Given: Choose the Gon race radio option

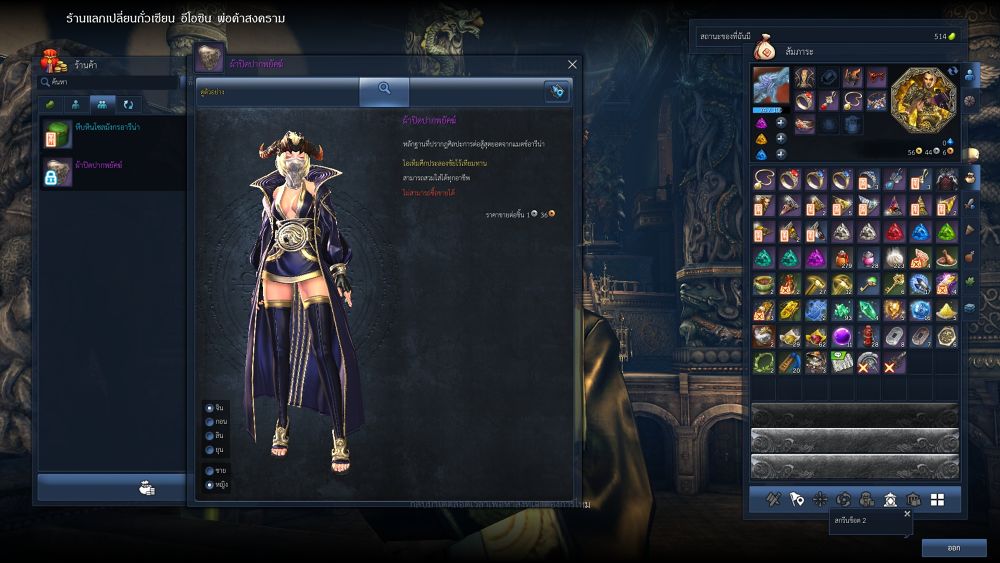Looking at the screenshot, I should point(209,422).
